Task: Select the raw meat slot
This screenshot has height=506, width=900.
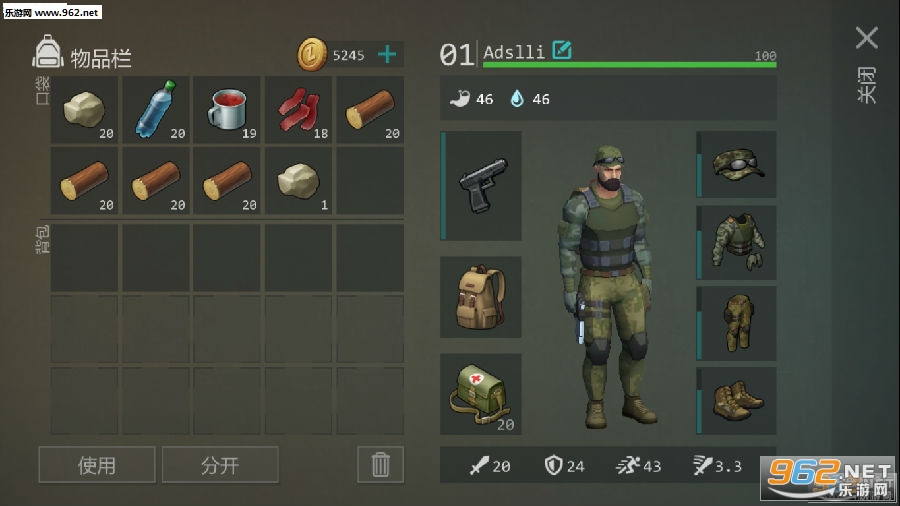Action: [298, 110]
